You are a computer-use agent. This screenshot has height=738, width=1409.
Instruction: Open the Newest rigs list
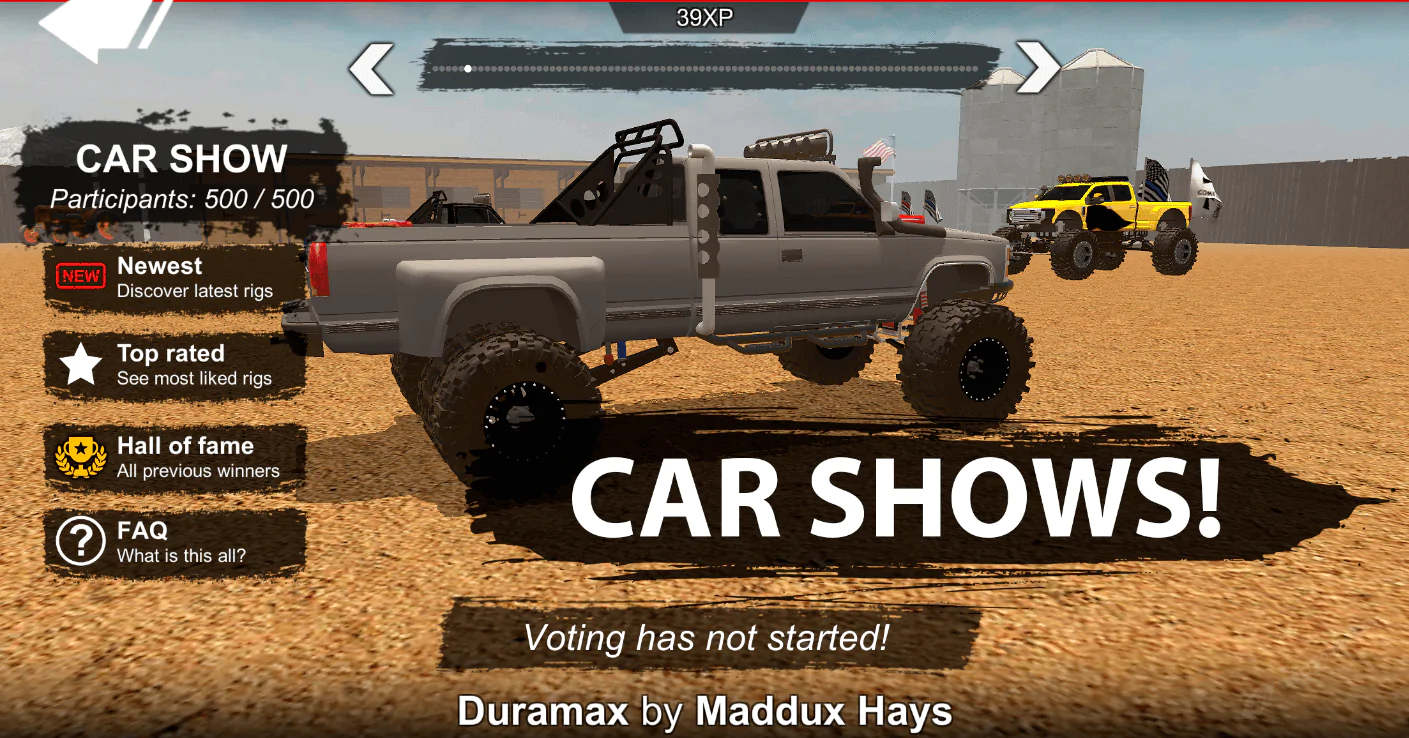[x=175, y=276]
